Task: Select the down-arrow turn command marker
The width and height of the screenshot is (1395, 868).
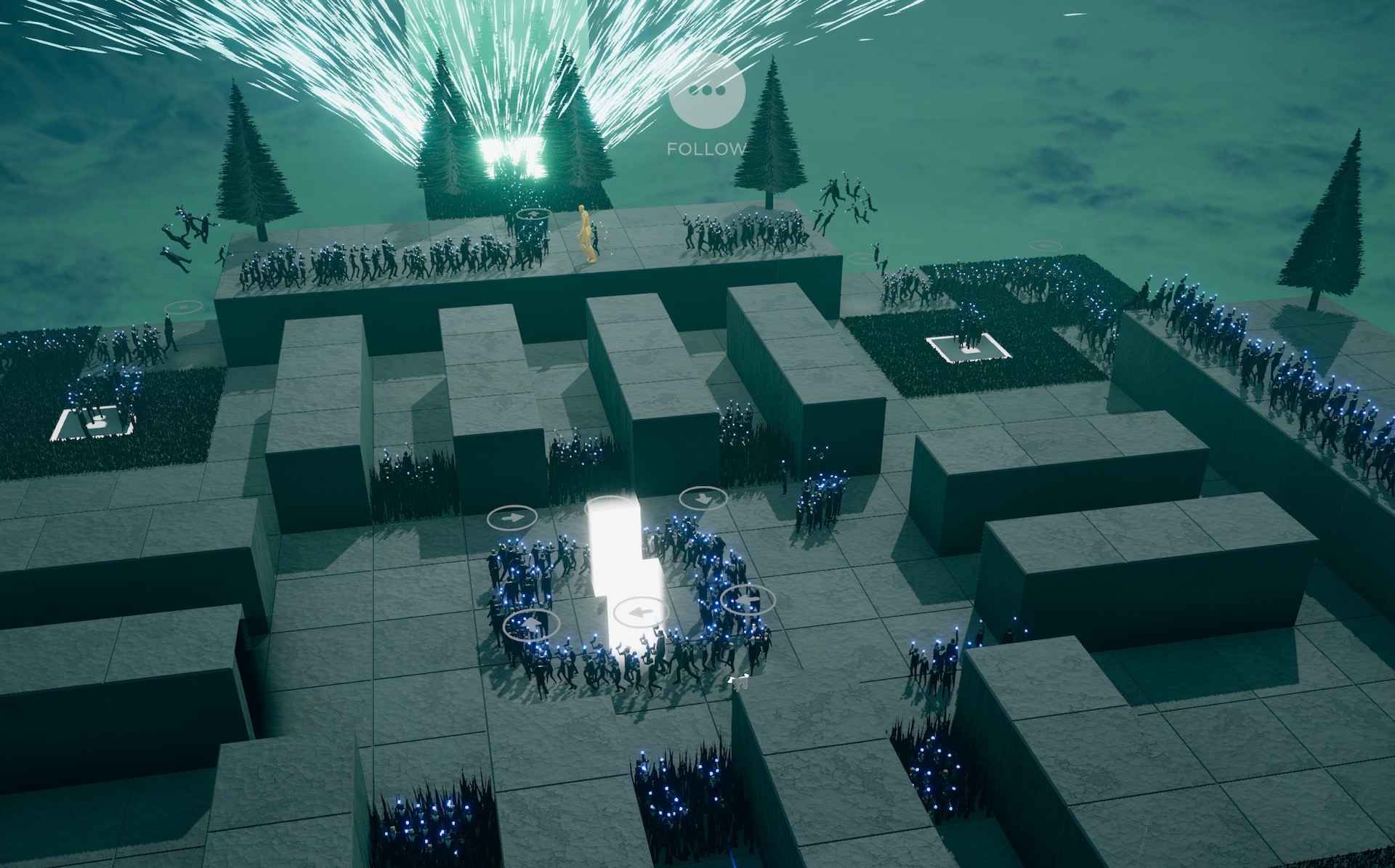Action: click(x=703, y=498)
